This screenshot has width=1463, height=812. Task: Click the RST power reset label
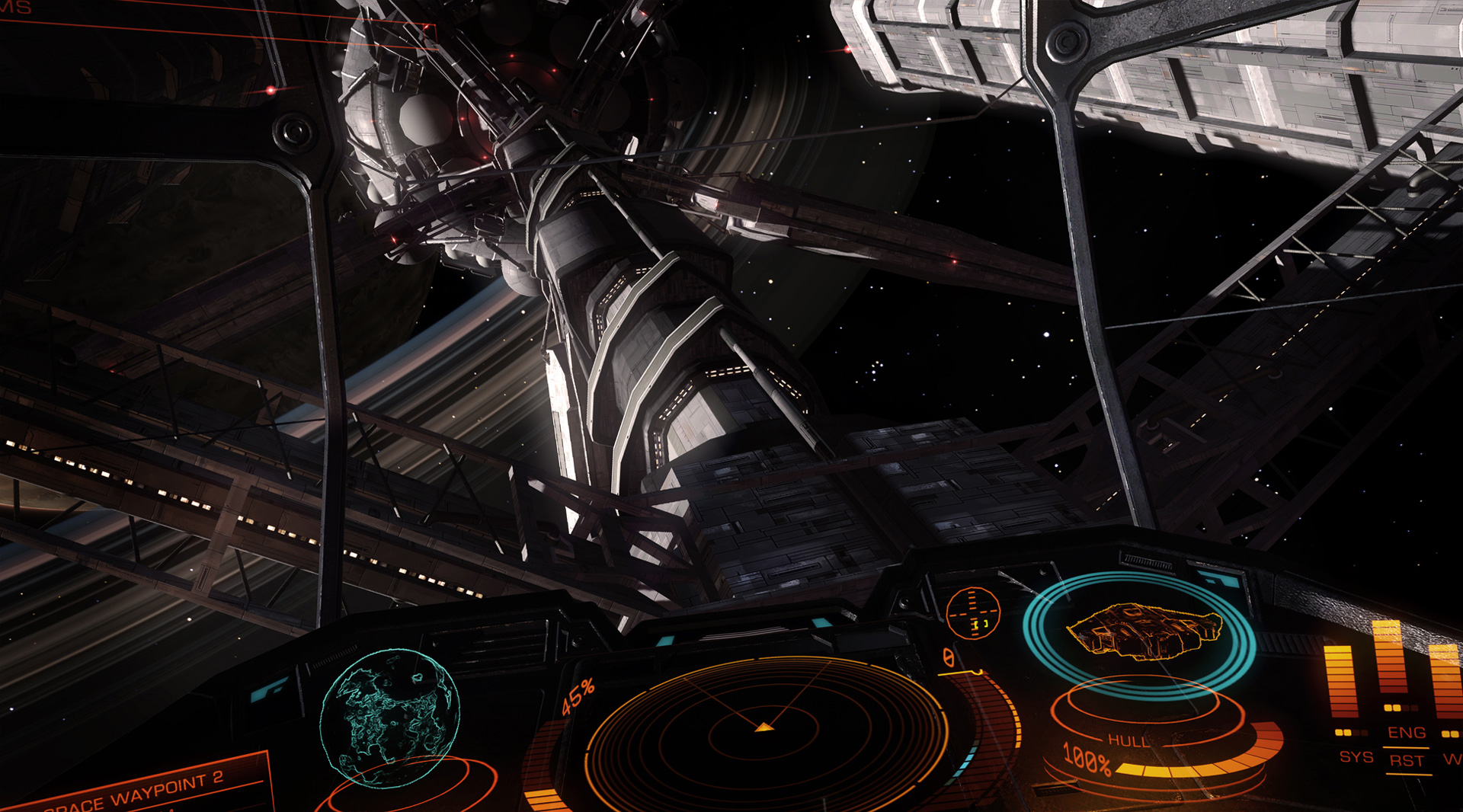1407,761
